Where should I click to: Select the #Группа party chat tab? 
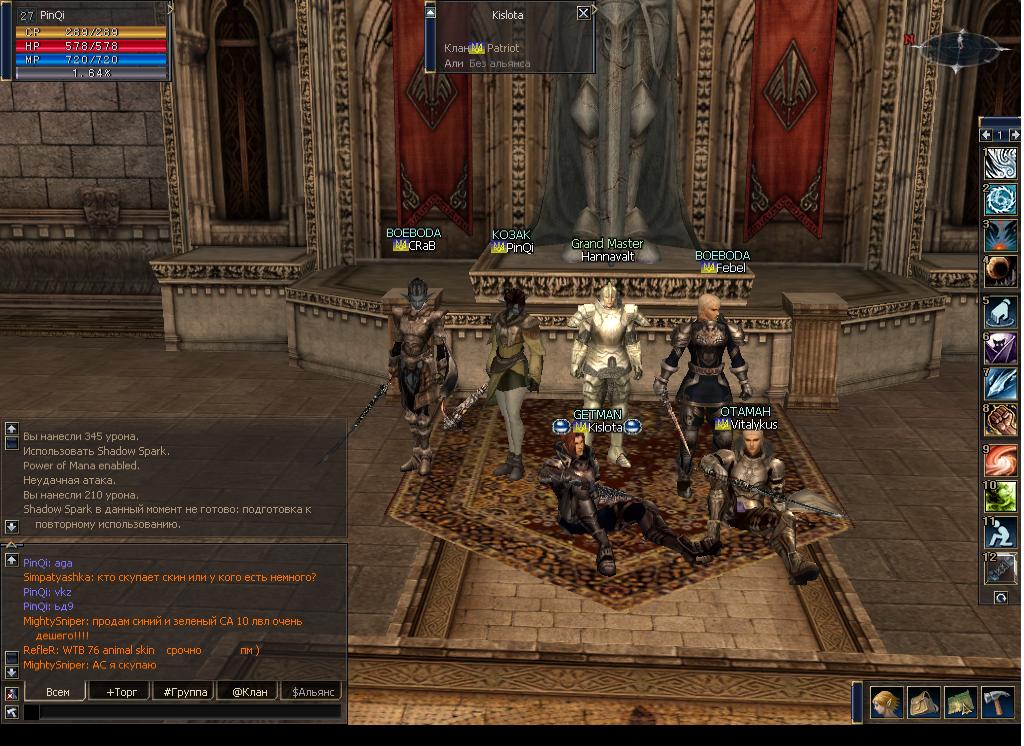185,691
